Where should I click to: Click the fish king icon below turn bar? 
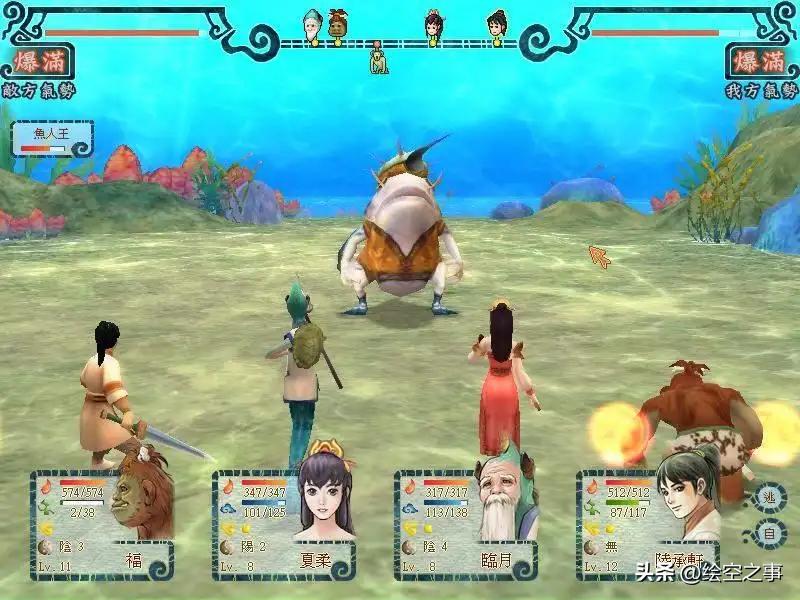point(377,60)
